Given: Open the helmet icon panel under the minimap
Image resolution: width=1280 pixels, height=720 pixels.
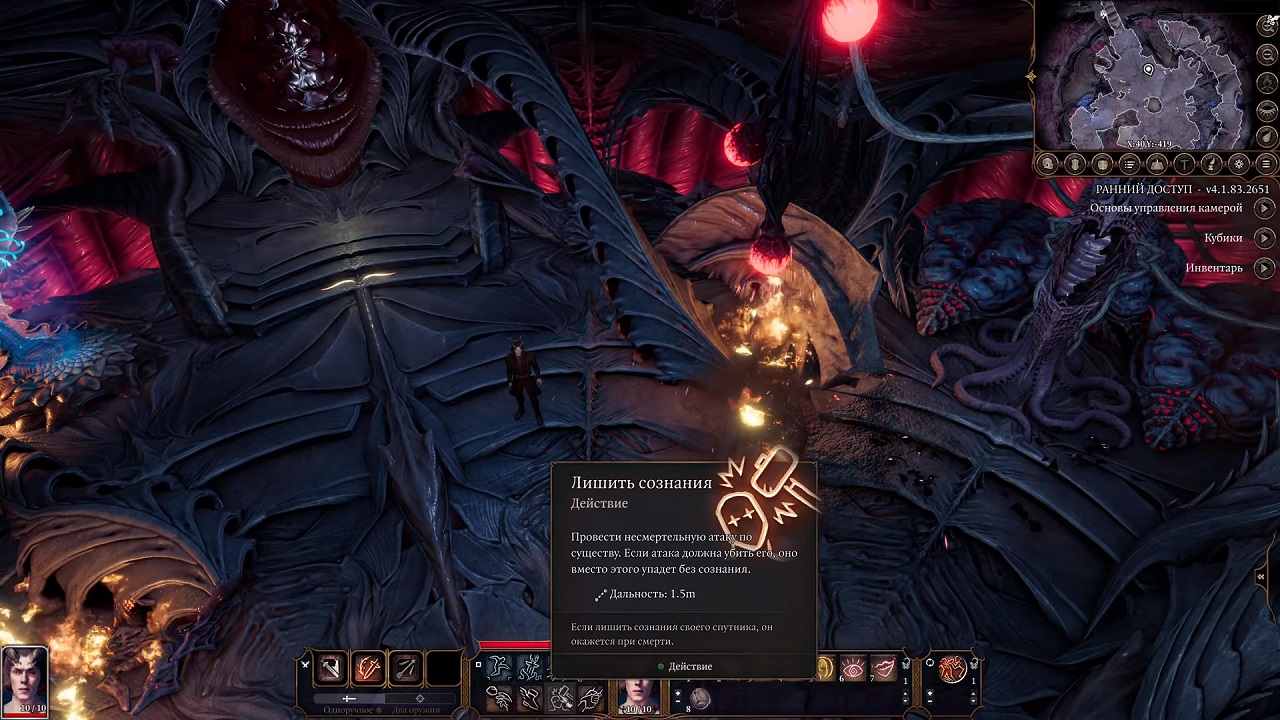Looking at the screenshot, I should click(1075, 164).
